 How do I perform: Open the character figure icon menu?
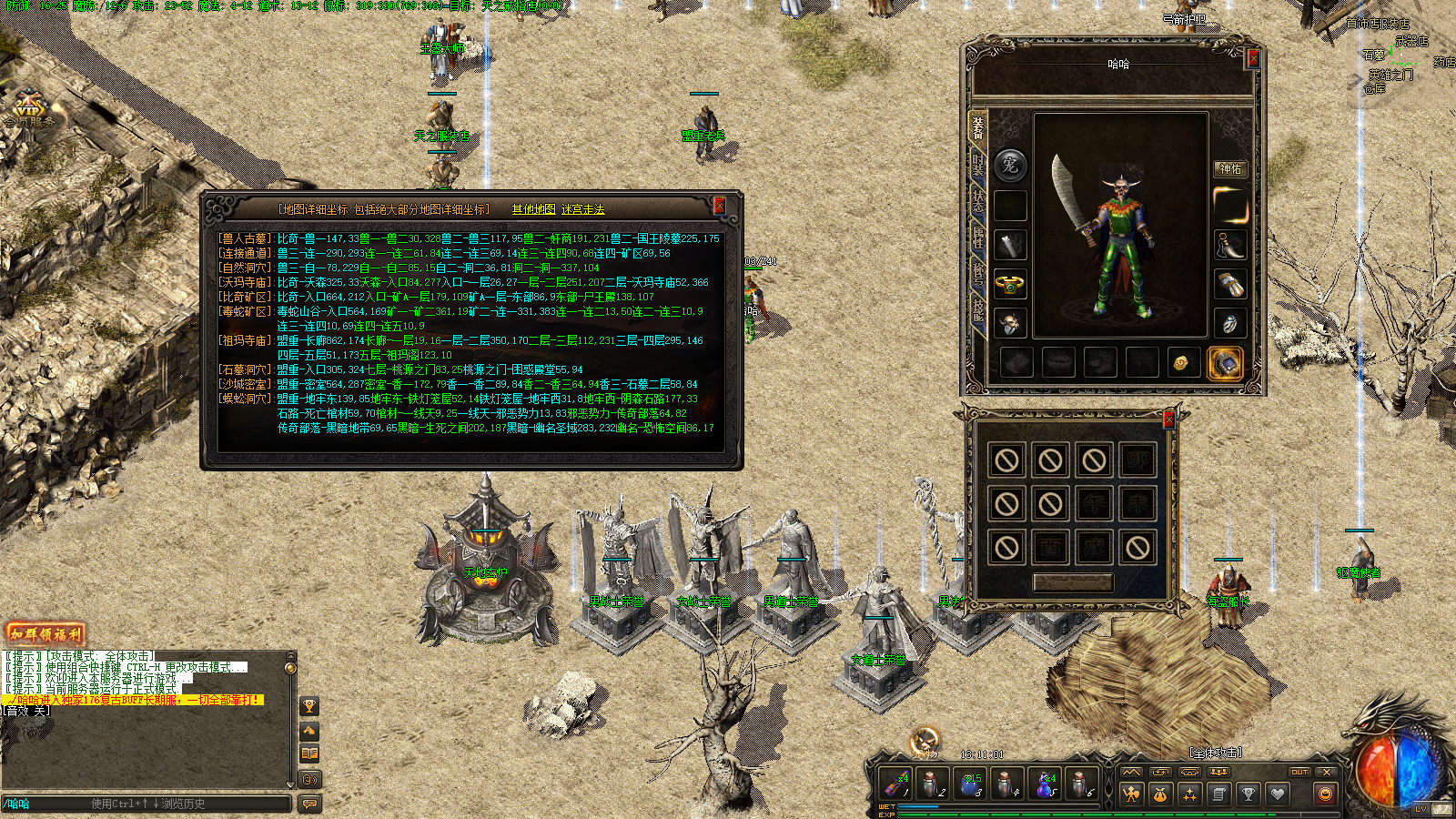click(x=1131, y=794)
